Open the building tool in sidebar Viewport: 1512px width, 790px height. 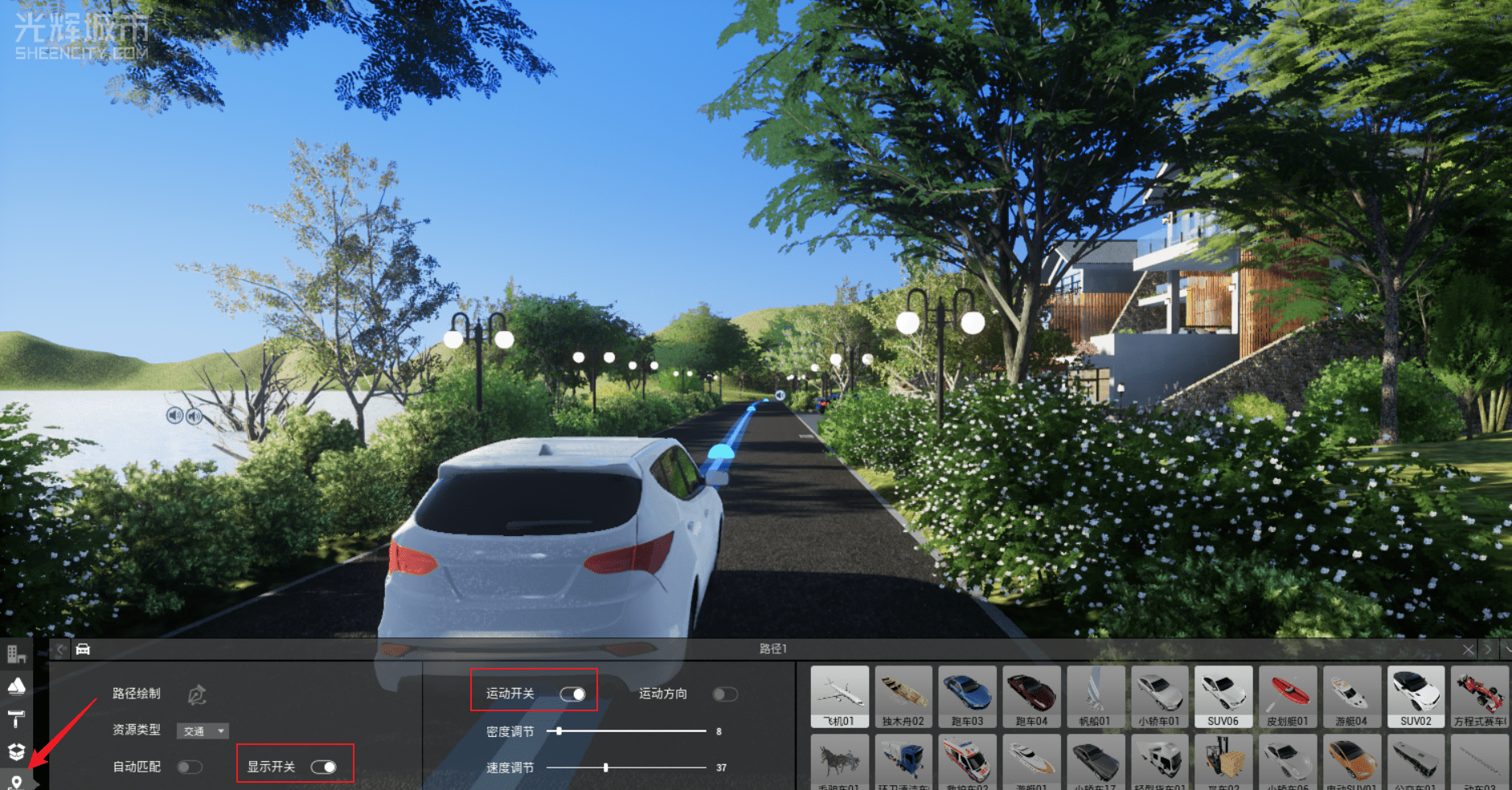[16, 654]
